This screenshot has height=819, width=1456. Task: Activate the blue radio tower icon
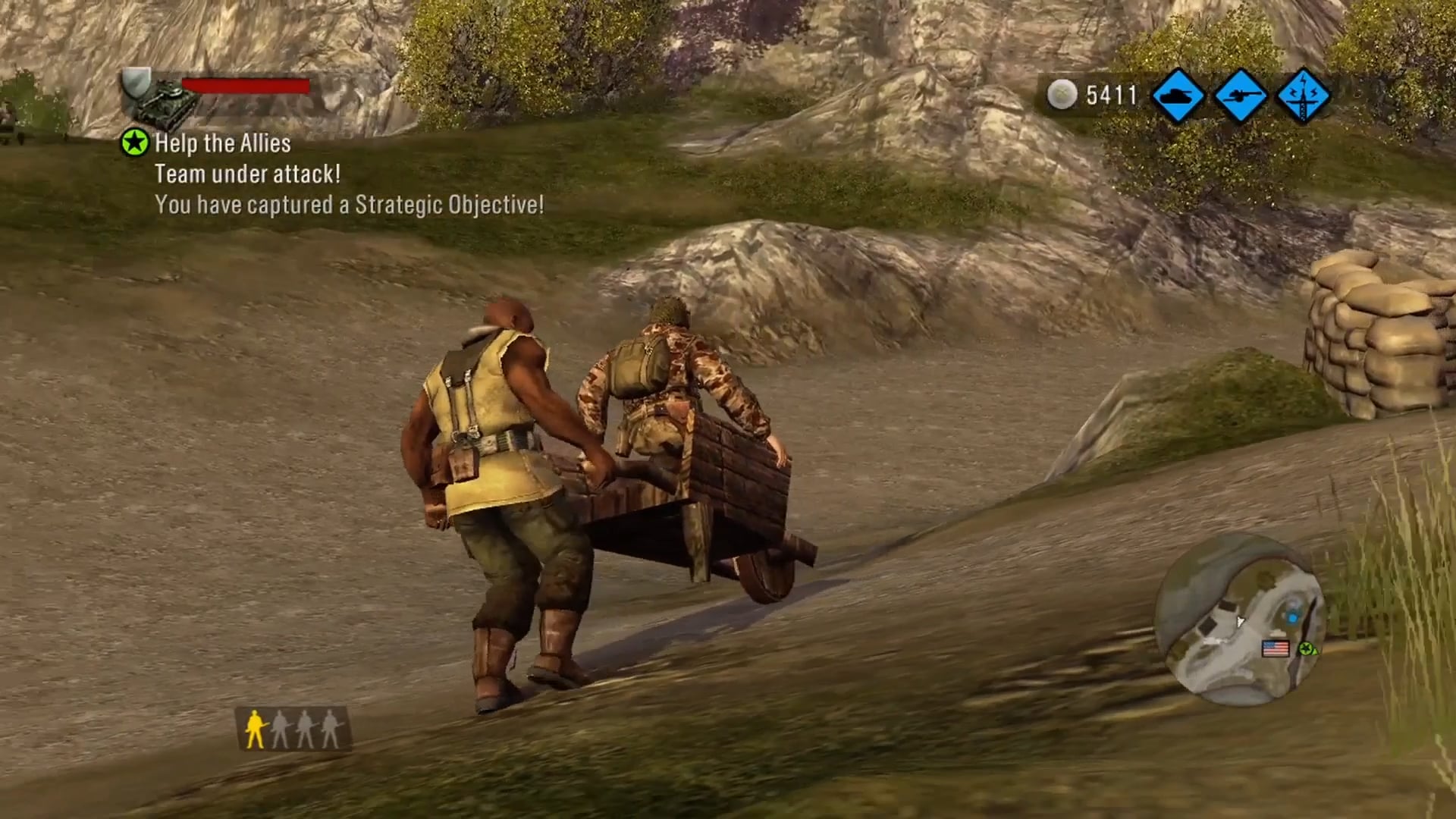pyautogui.click(x=1303, y=96)
